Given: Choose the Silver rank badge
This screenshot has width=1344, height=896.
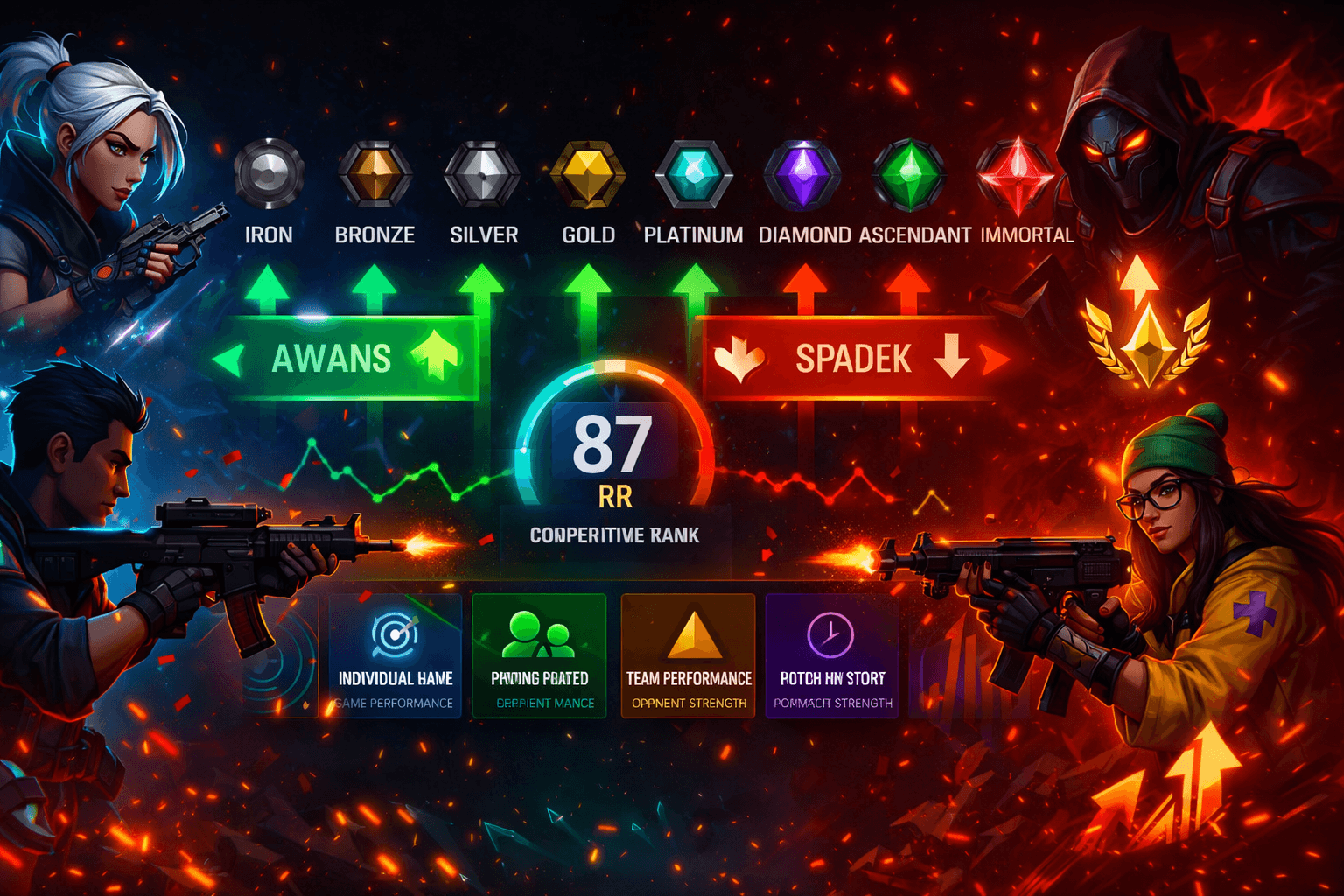Looking at the screenshot, I should coord(482,173).
